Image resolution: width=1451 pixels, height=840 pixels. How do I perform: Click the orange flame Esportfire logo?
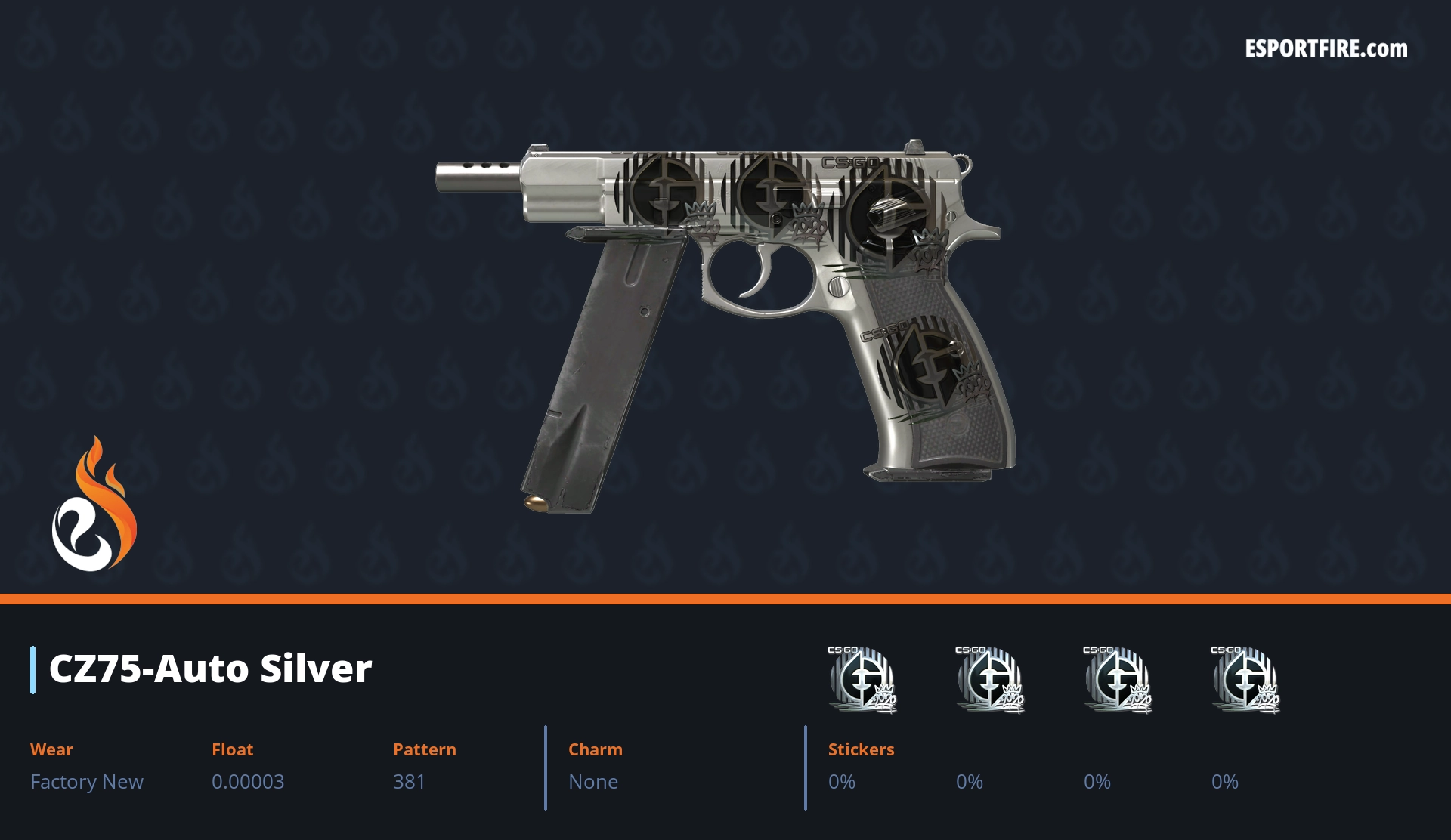tap(94, 505)
